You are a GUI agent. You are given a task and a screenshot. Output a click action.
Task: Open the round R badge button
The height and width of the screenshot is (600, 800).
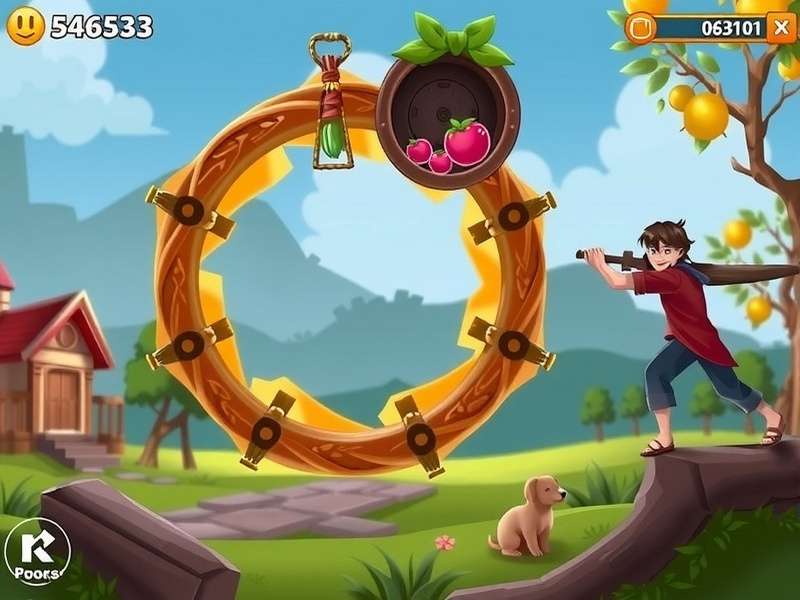[x=37, y=551]
